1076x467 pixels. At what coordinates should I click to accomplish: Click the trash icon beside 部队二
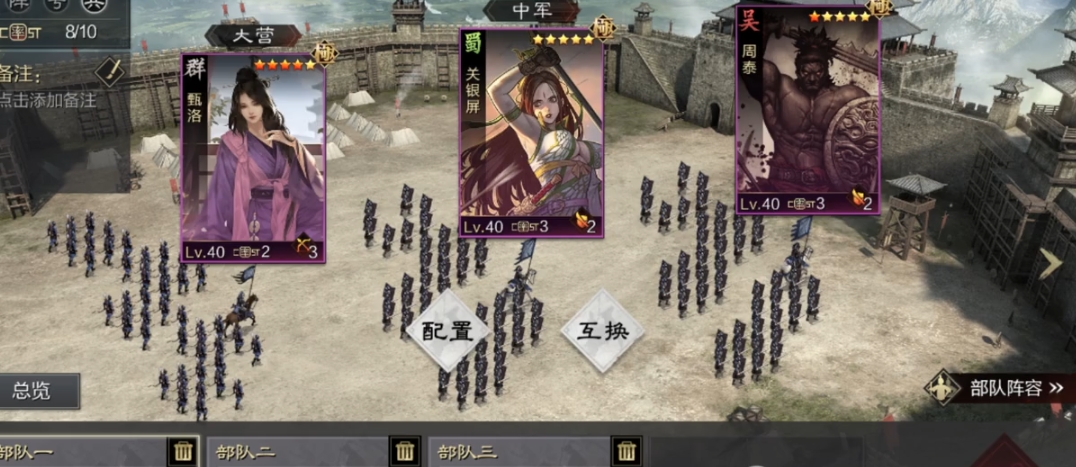[x=404, y=451]
